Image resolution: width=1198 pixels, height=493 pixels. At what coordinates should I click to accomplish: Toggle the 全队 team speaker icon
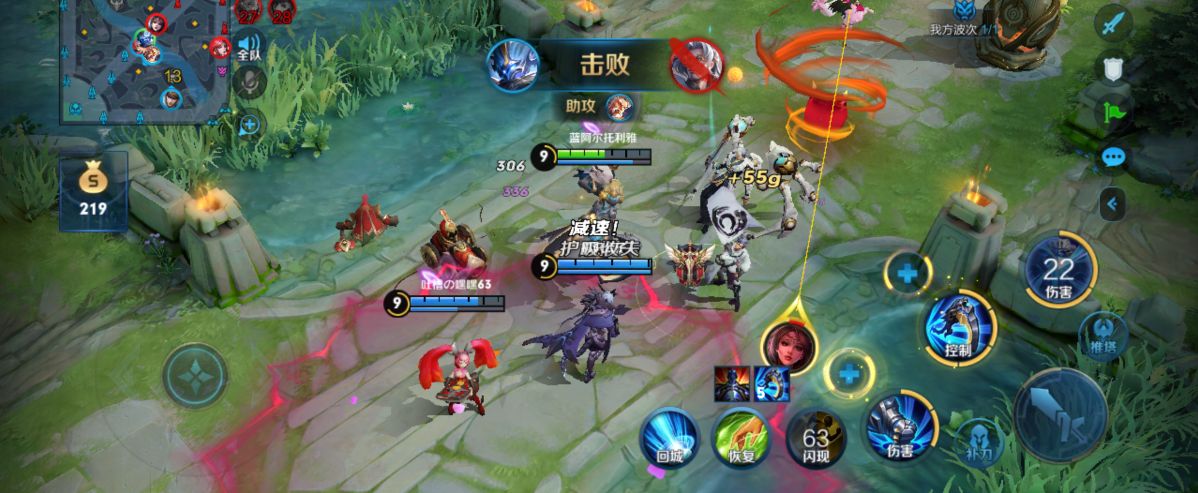[248, 46]
